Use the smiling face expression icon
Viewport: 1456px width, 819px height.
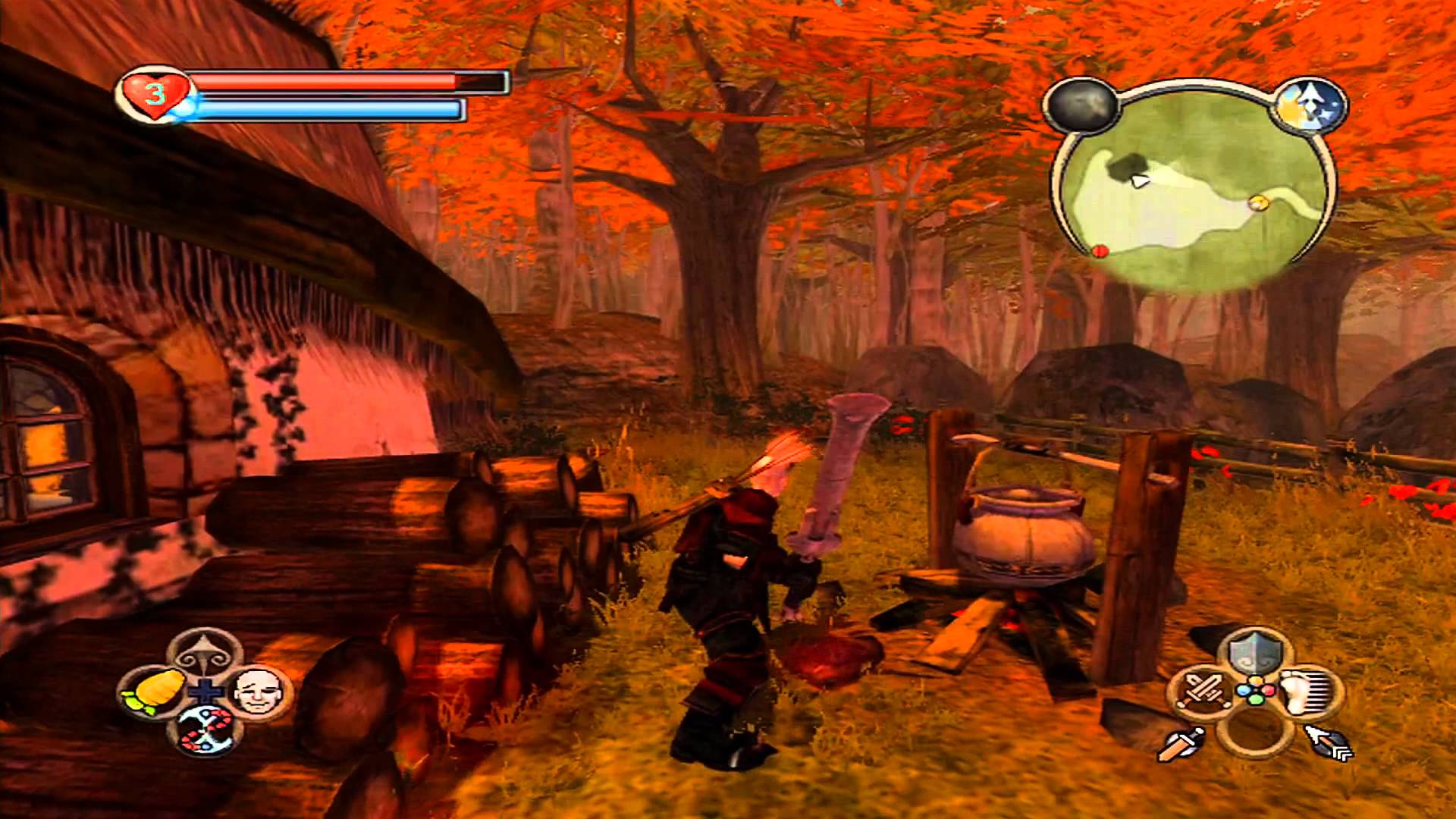tap(254, 691)
